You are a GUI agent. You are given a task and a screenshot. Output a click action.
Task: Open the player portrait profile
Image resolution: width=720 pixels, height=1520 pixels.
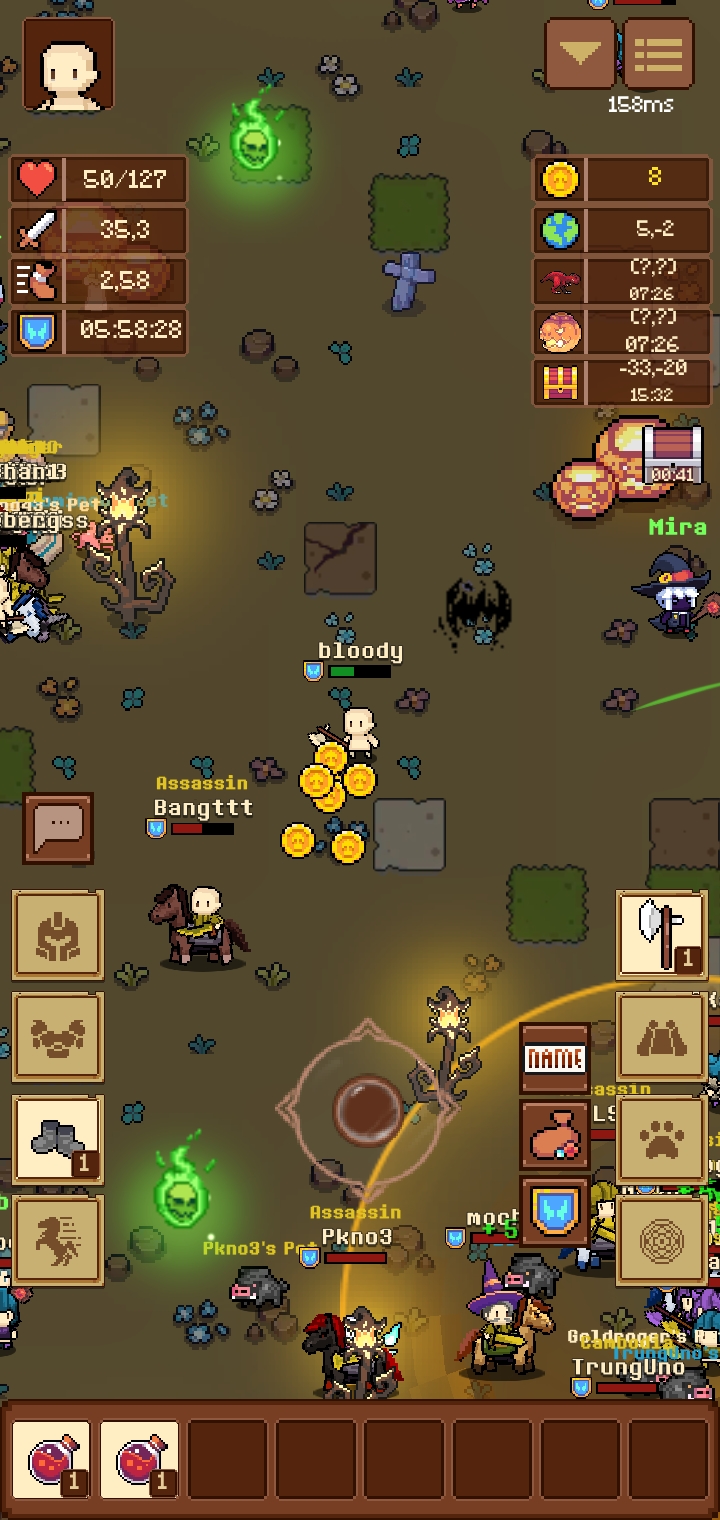(68, 64)
